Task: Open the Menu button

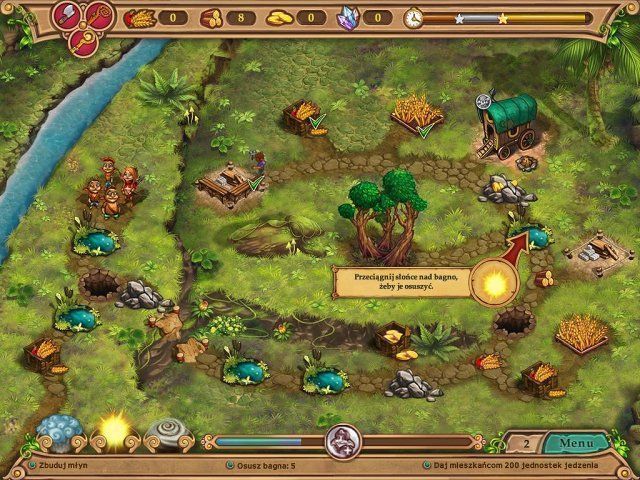Action: click(576, 442)
